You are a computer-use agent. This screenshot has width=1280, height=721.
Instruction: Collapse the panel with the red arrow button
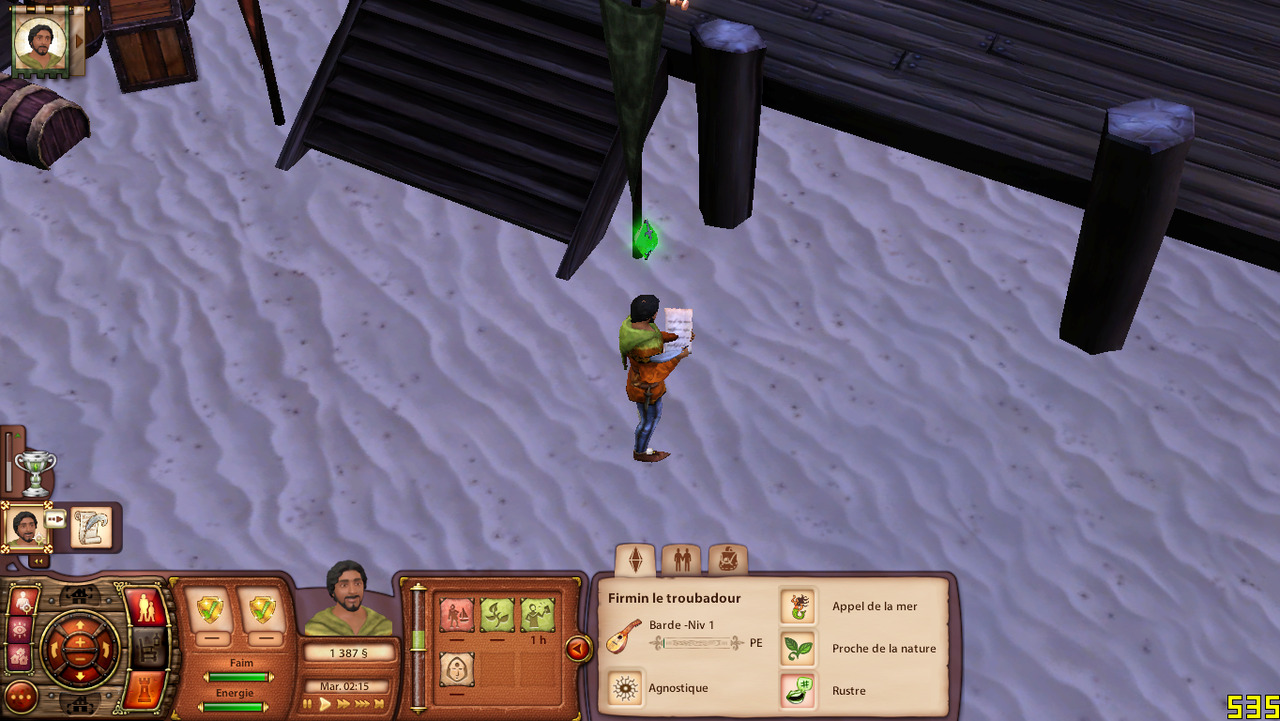[578, 649]
